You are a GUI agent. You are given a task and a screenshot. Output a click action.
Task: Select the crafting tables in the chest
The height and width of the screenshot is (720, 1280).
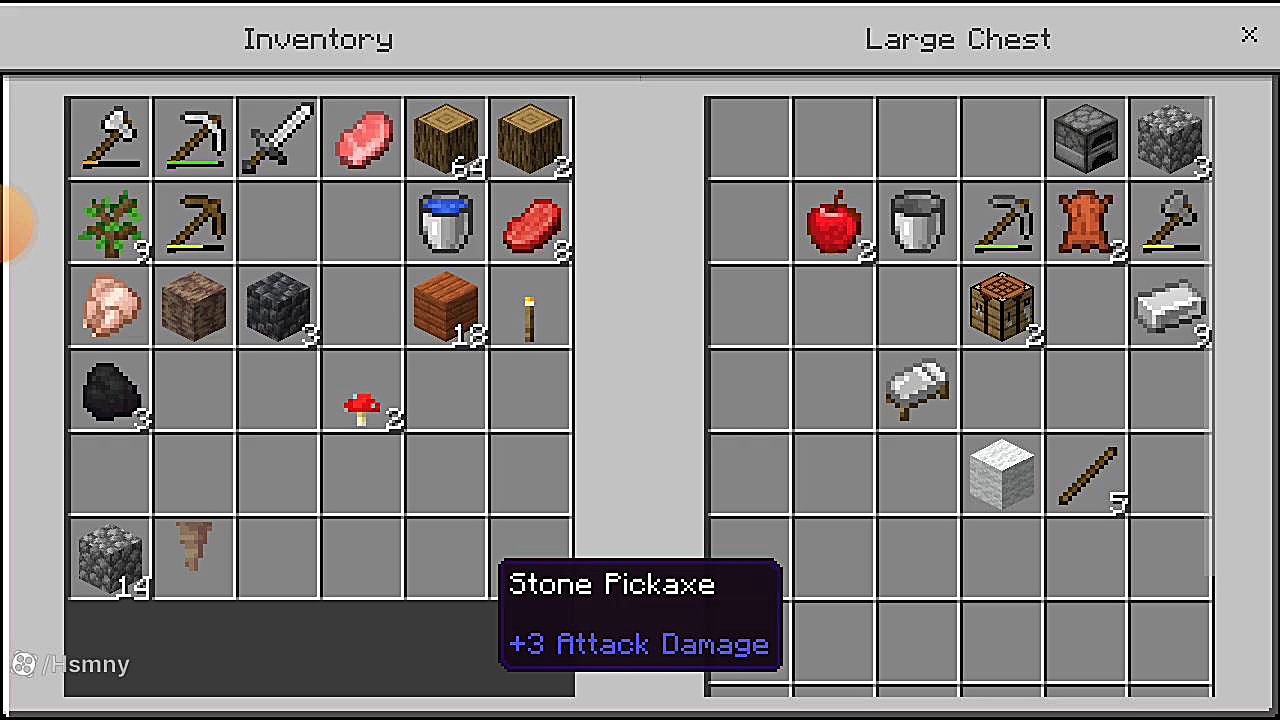pos(1001,306)
